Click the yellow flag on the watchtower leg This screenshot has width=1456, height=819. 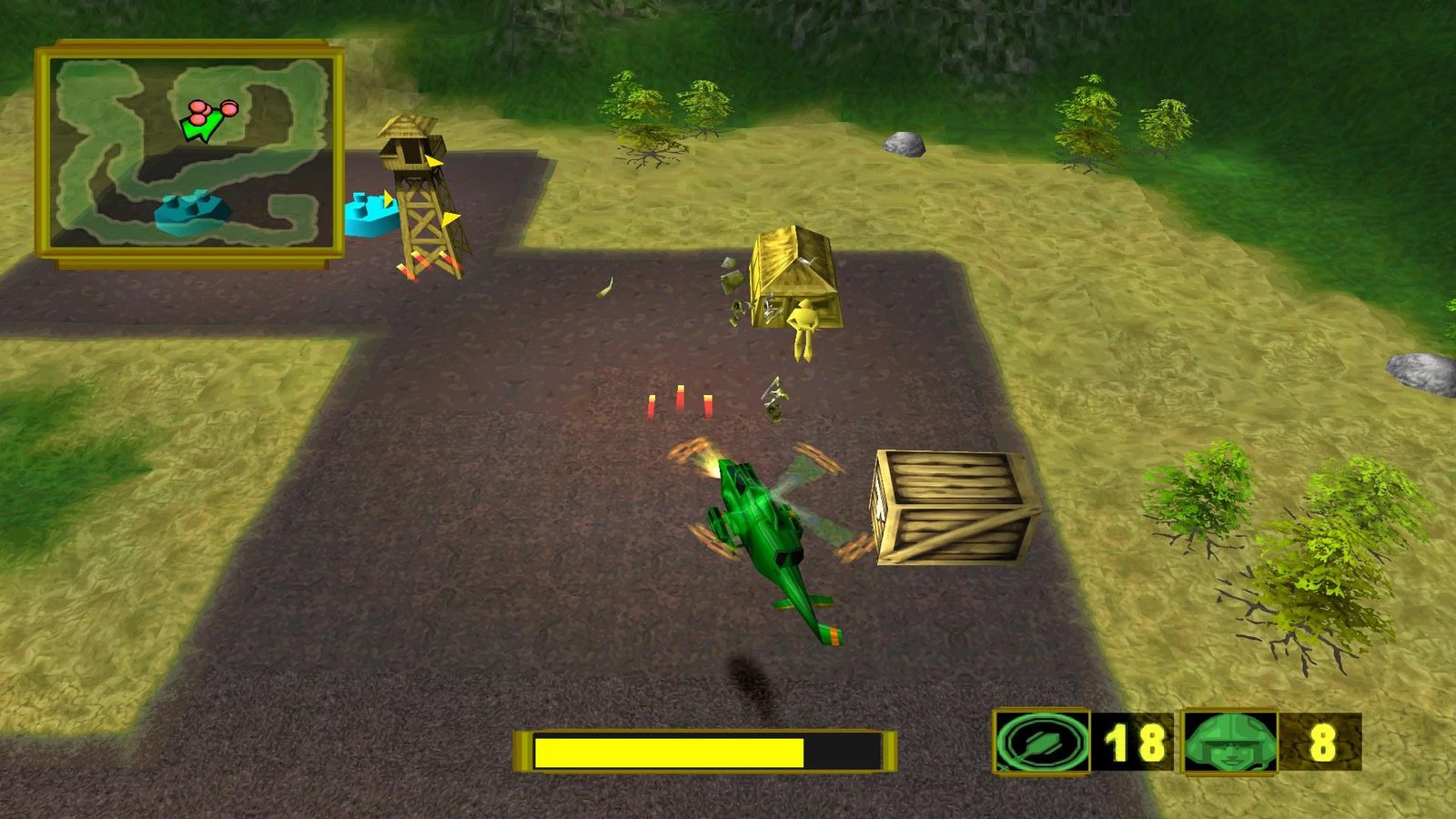[x=449, y=218]
